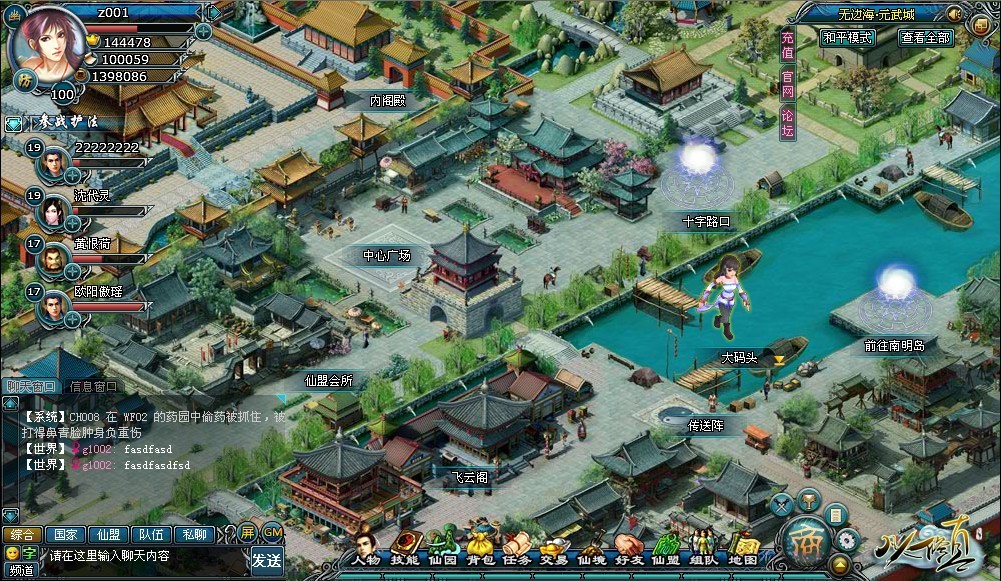The height and width of the screenshot is (581, 1001).
Task: Open the 充值 recharge link
Action: (788, 47)
